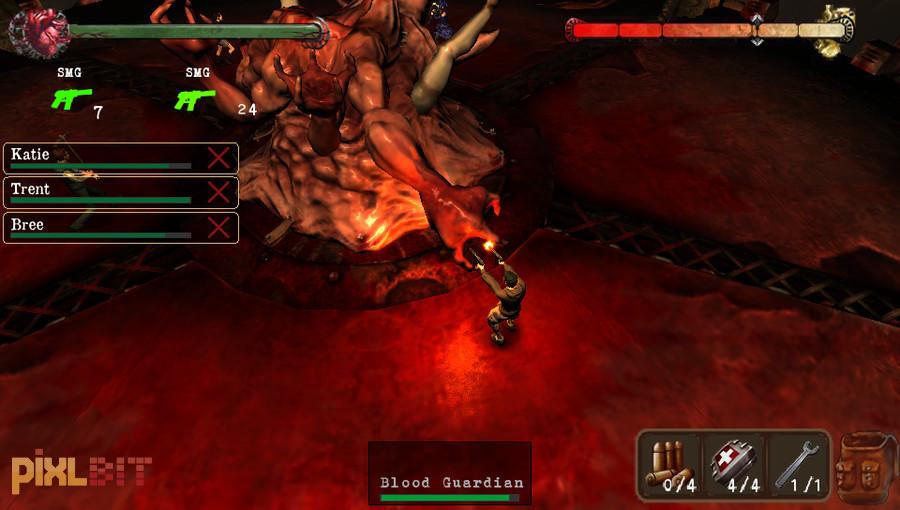
Task: Select Katie in the squad list
Action: pos(100,157)
